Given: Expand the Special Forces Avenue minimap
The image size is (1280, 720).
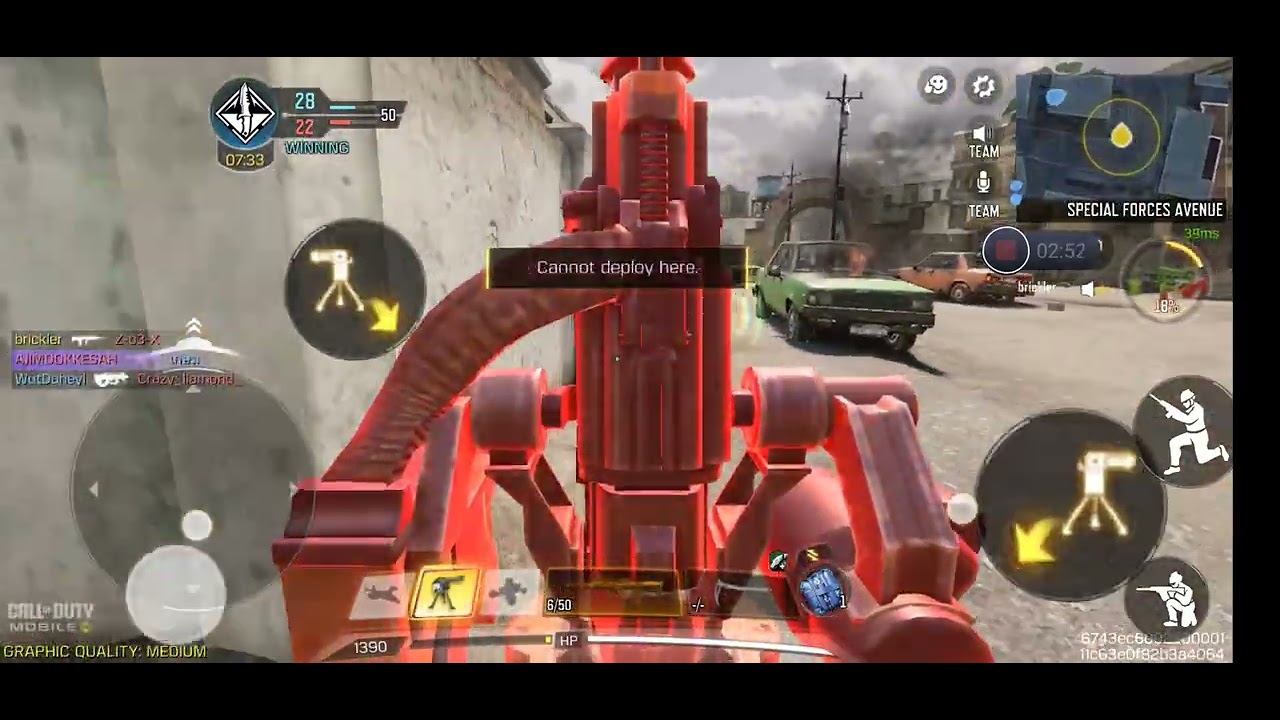Looking at the screenshot, I should click(x=1122, y=135).
